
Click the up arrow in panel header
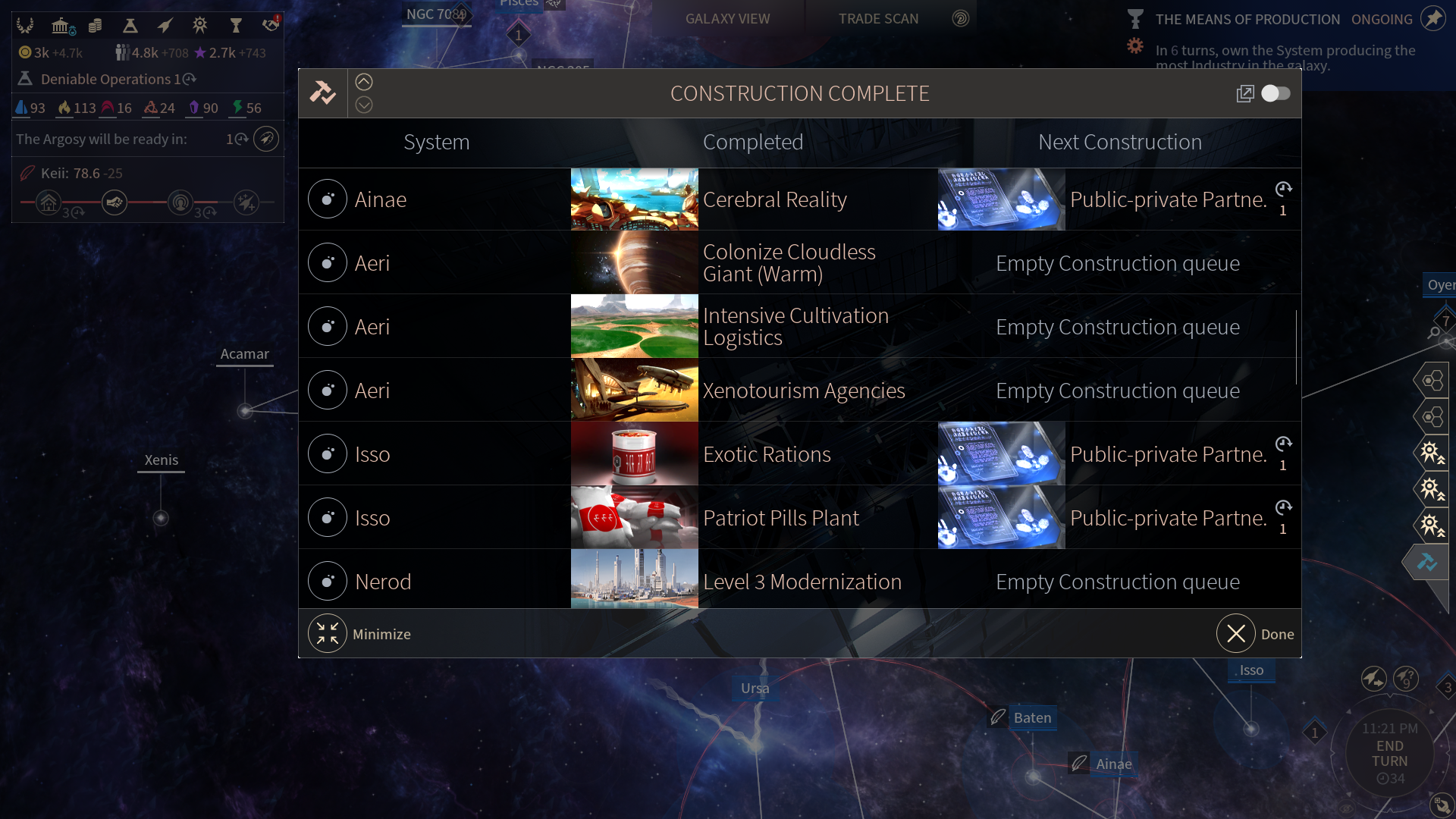tap(364, 82)
